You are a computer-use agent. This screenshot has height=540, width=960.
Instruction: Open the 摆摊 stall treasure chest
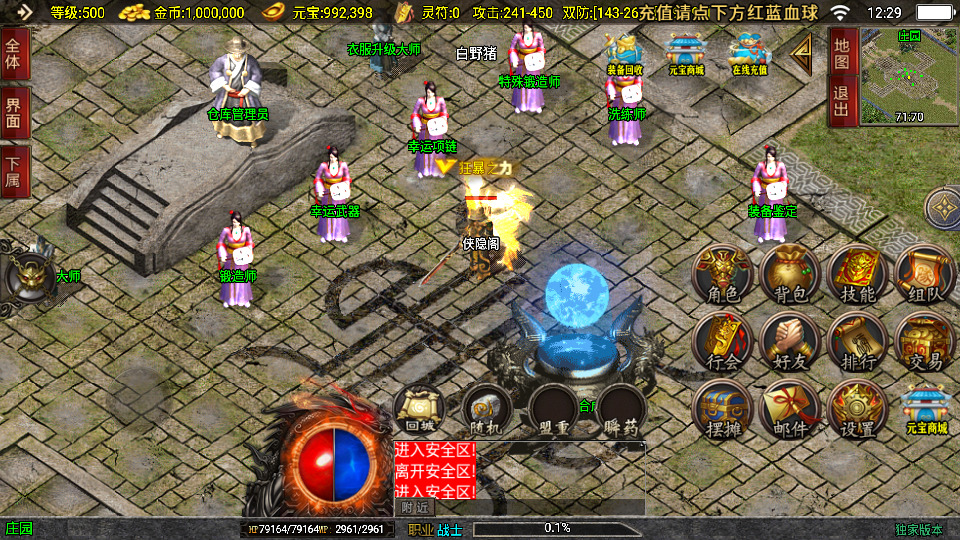pos(720,409)
